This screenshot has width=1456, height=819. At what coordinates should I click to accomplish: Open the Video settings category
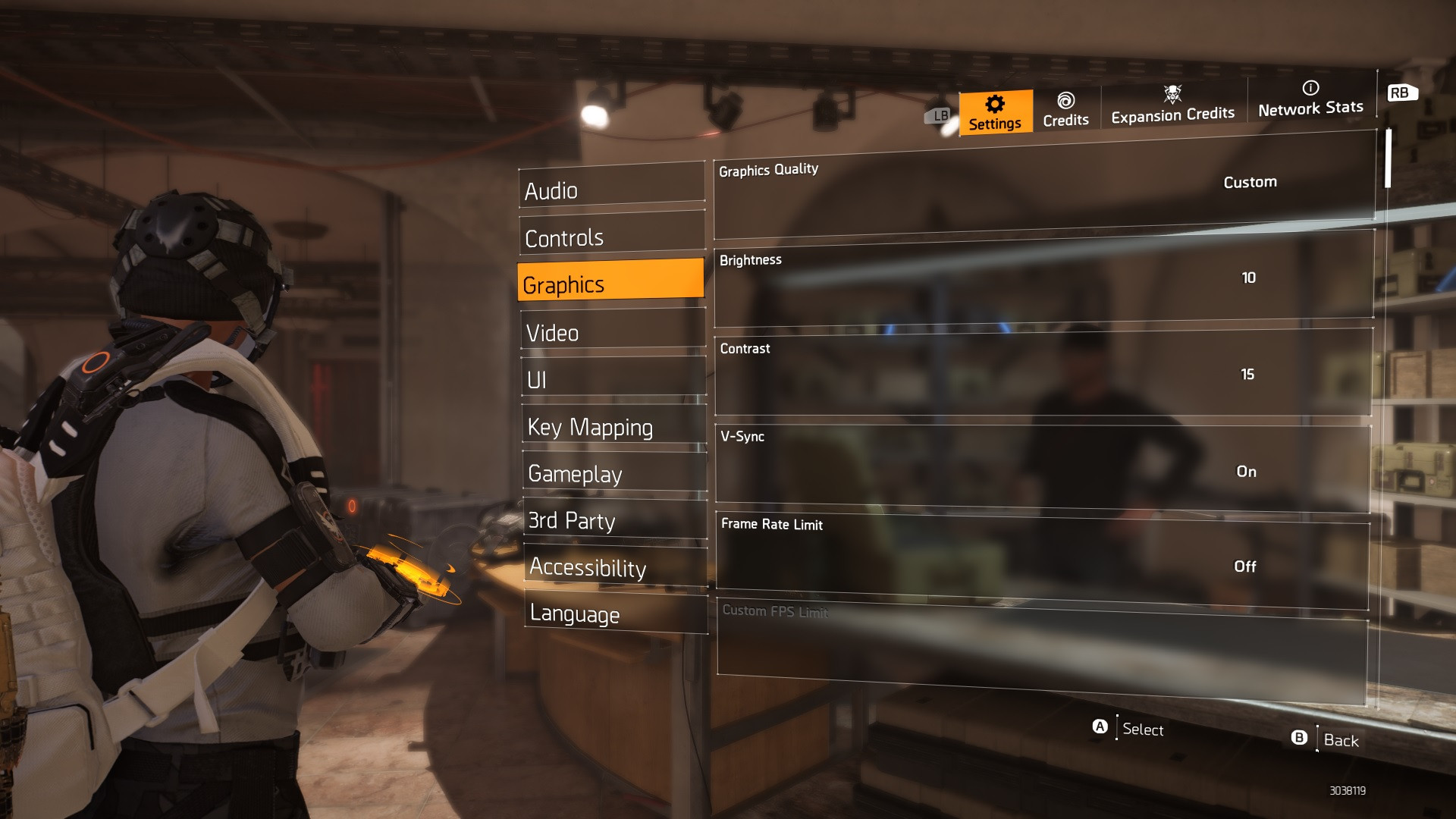[613, 332]
